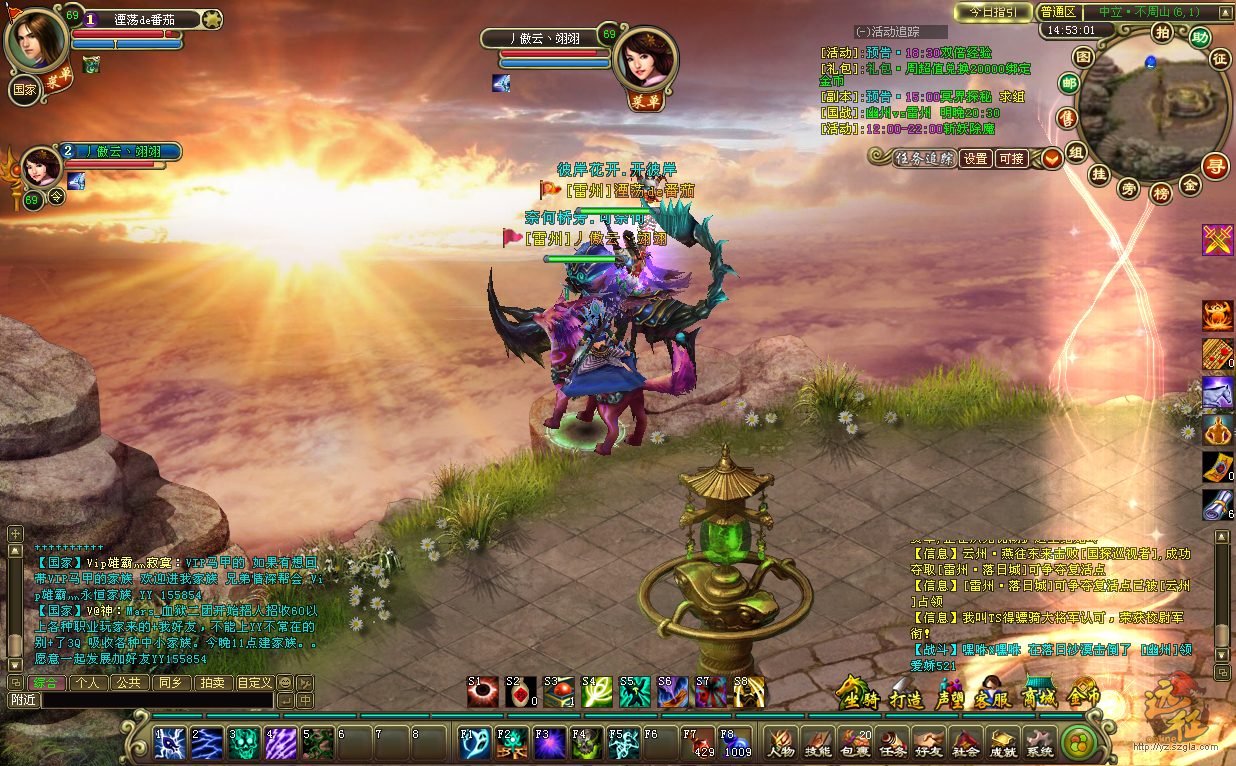1236x766 pixels.
Task: Open the 系统 system menu
Action: [1039, 743]
